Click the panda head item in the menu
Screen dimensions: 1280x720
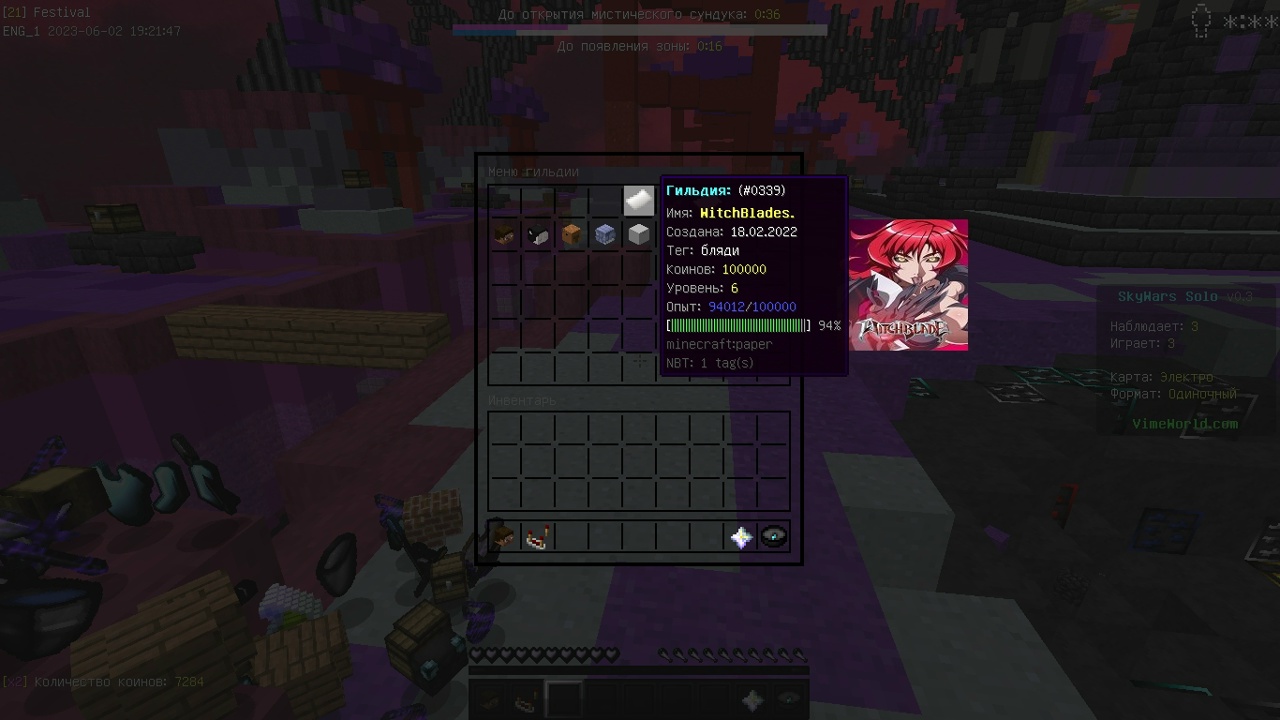pos(538,234)
